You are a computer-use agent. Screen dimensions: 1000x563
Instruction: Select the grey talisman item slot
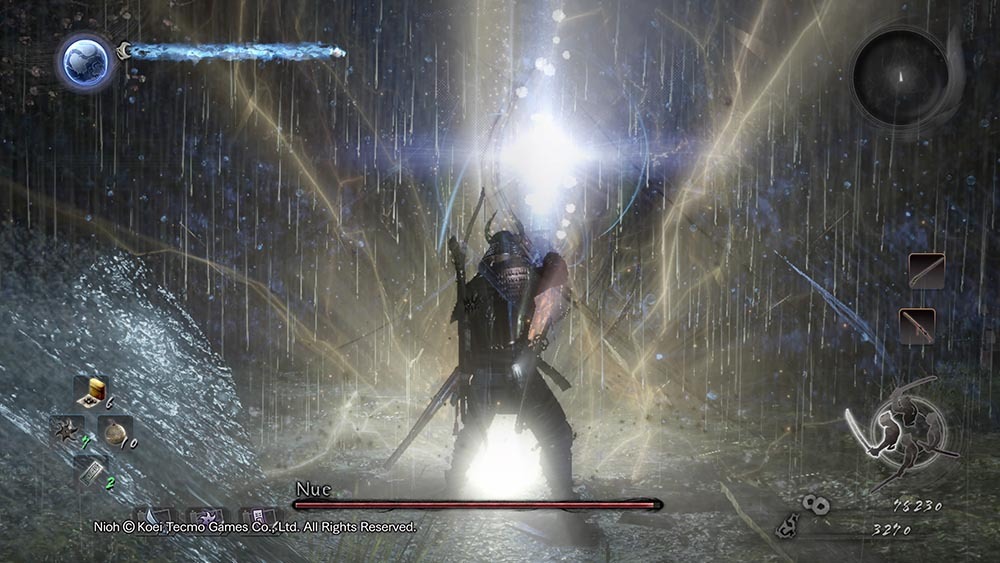pos(90,470)
